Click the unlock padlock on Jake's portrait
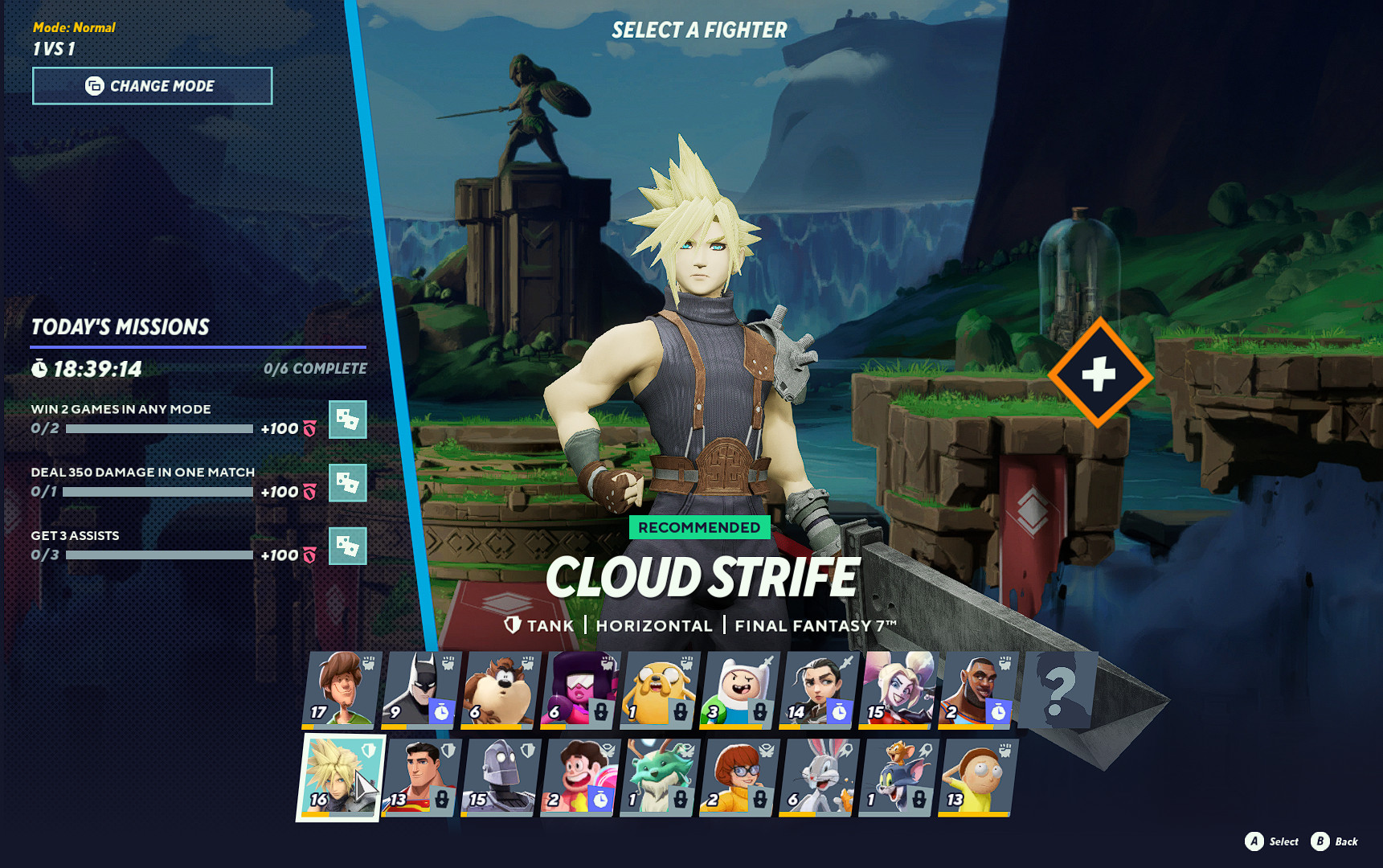 [680, 712]
